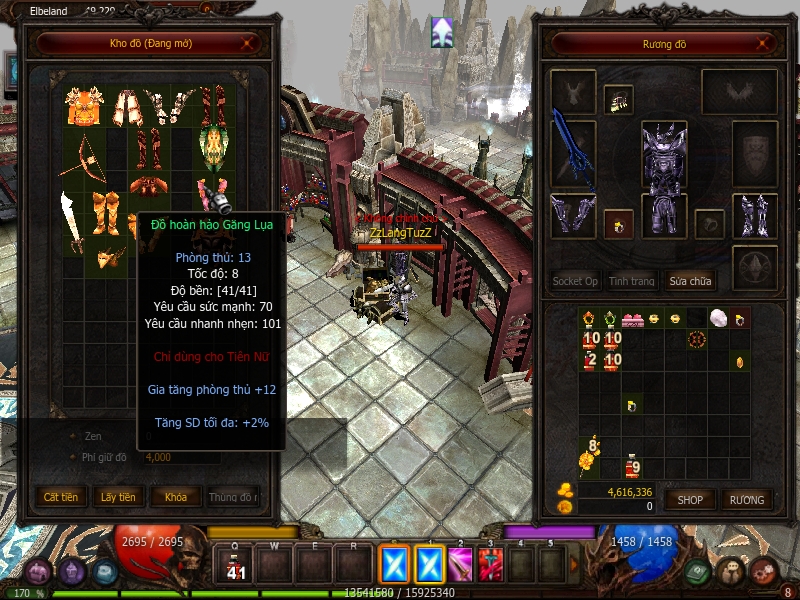Click the Lấy tiền withdraw button
Image resolution: width=800 pixels, height=600 pixels.
(x=118, y=497)
